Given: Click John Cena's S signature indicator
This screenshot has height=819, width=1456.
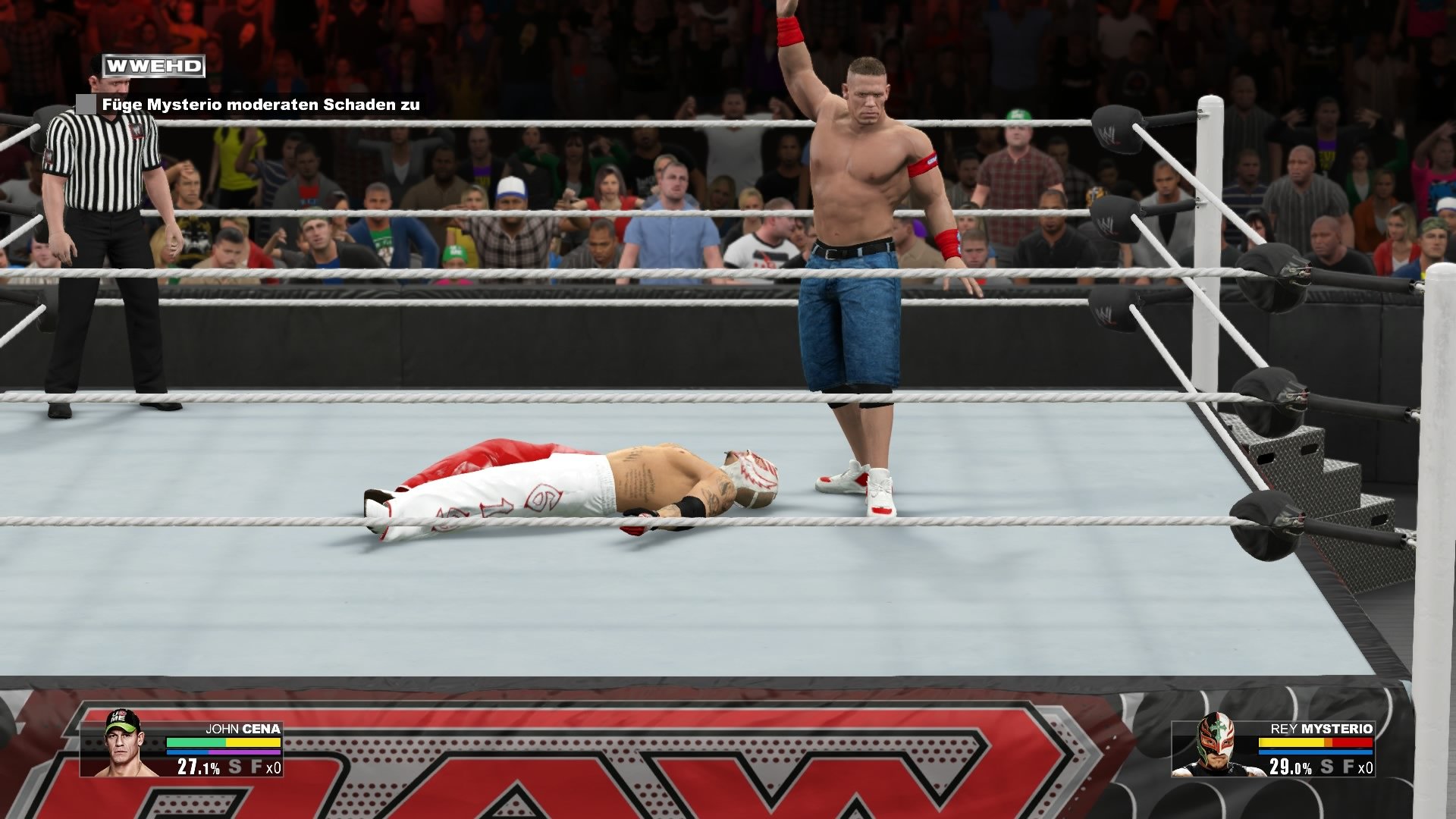Looking at the screenshot, I should click(234, 767).
